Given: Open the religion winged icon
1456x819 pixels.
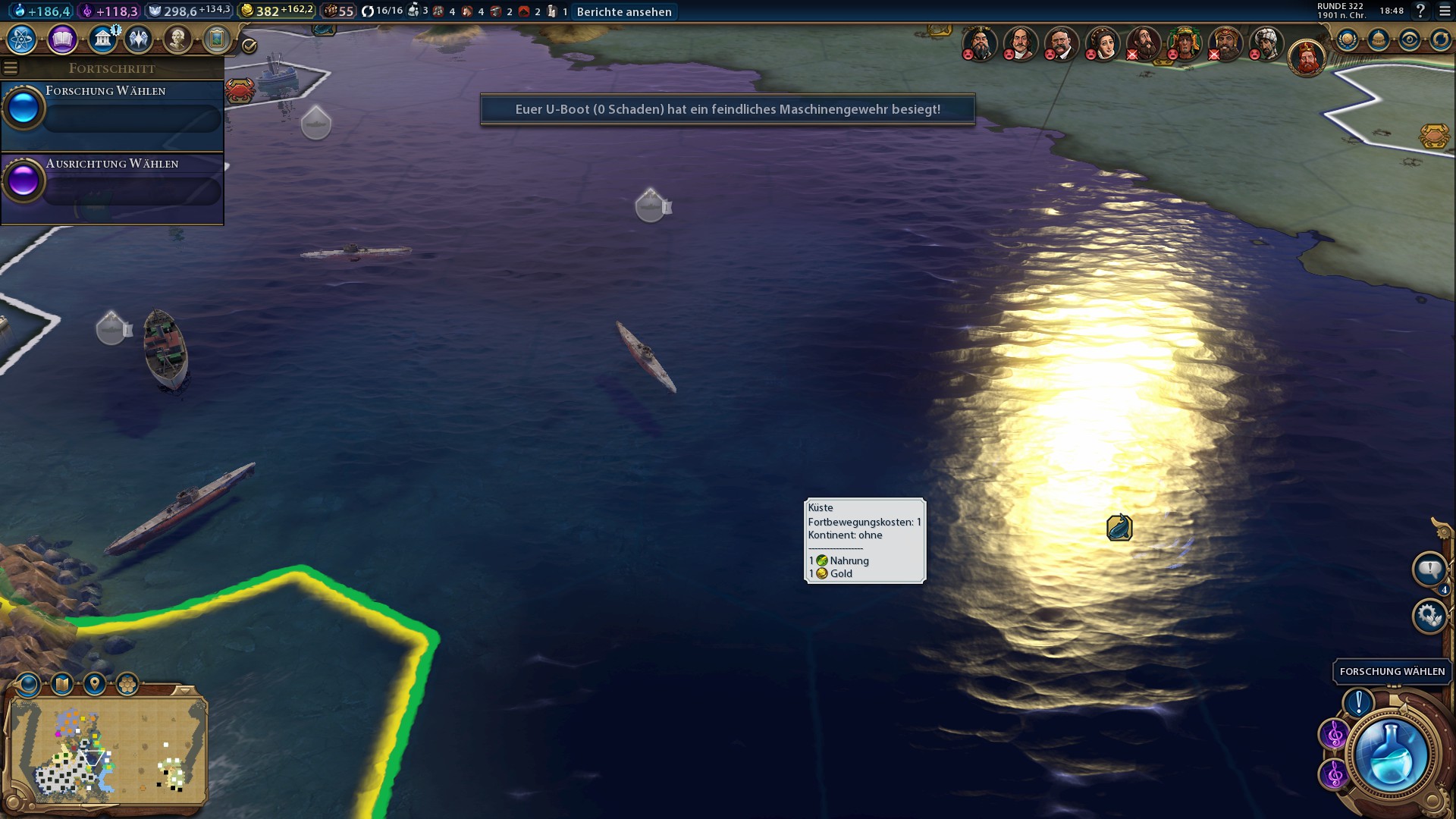Looking at the screenshot, I should 139,39.
